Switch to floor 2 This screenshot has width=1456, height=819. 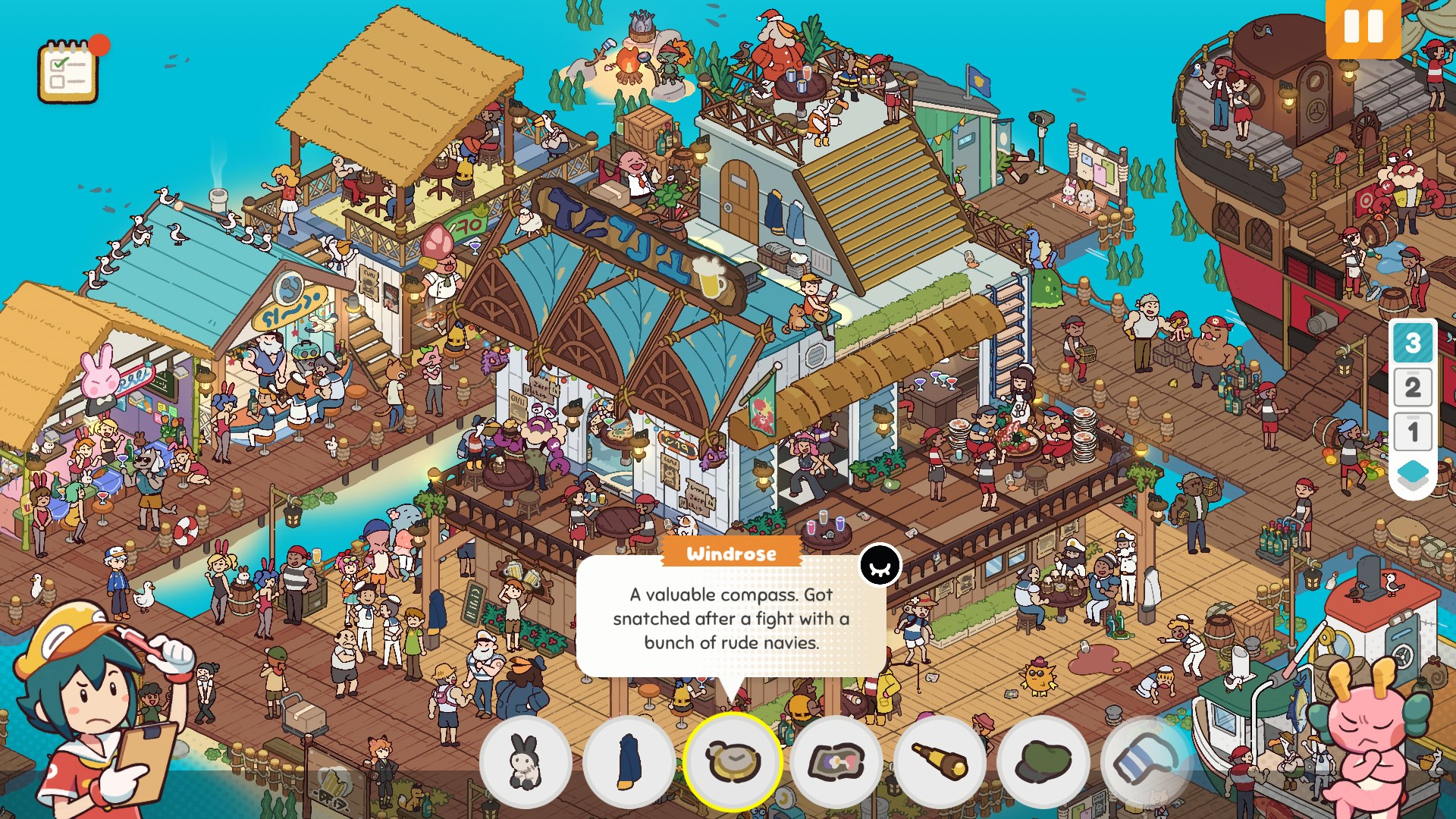point(1412,388)
